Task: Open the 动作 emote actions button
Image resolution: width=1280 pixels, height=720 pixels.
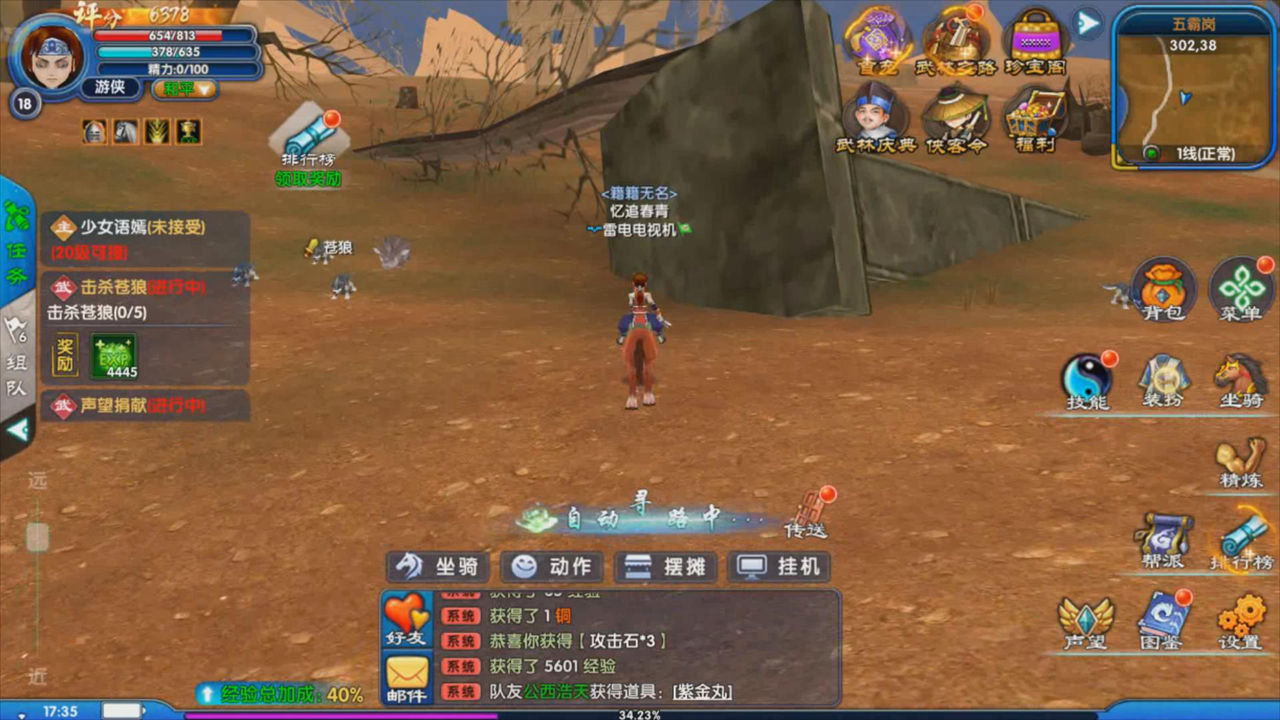Action: pos(552,567)
